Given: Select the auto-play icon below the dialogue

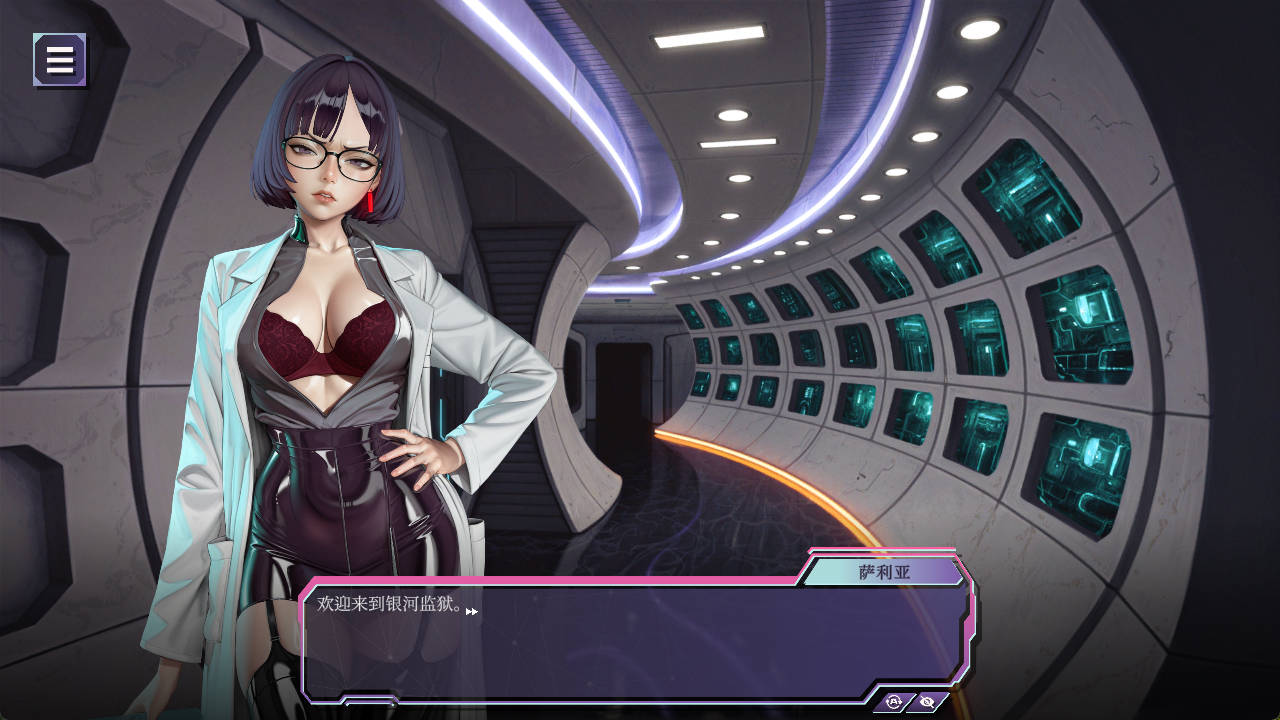Looking at the screenshot, I should [894, 701].
